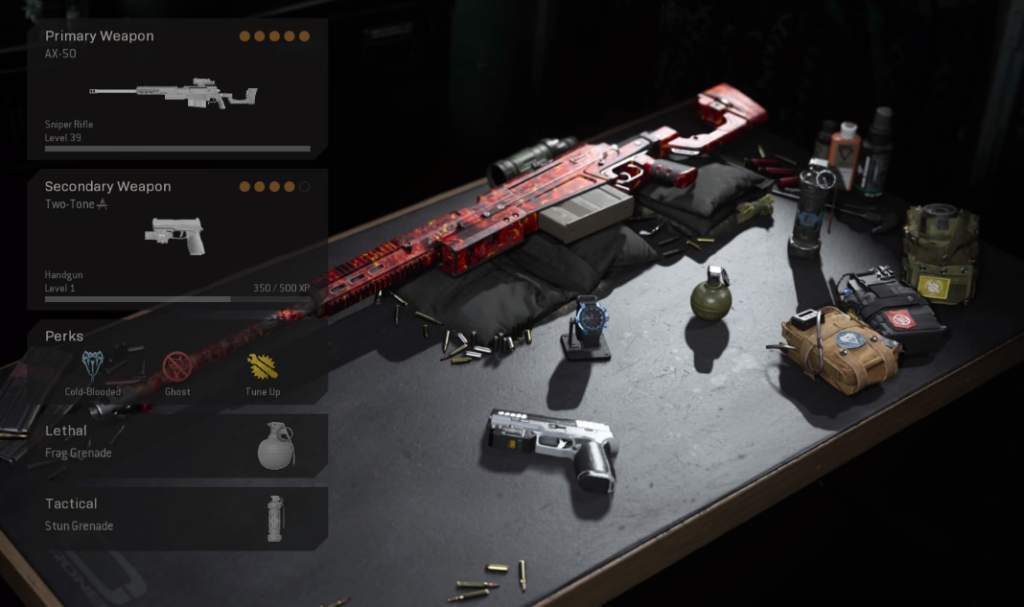The image size is (1024, 607).
Task: Select the Ghost perk icon
Action: click(177, 367)
